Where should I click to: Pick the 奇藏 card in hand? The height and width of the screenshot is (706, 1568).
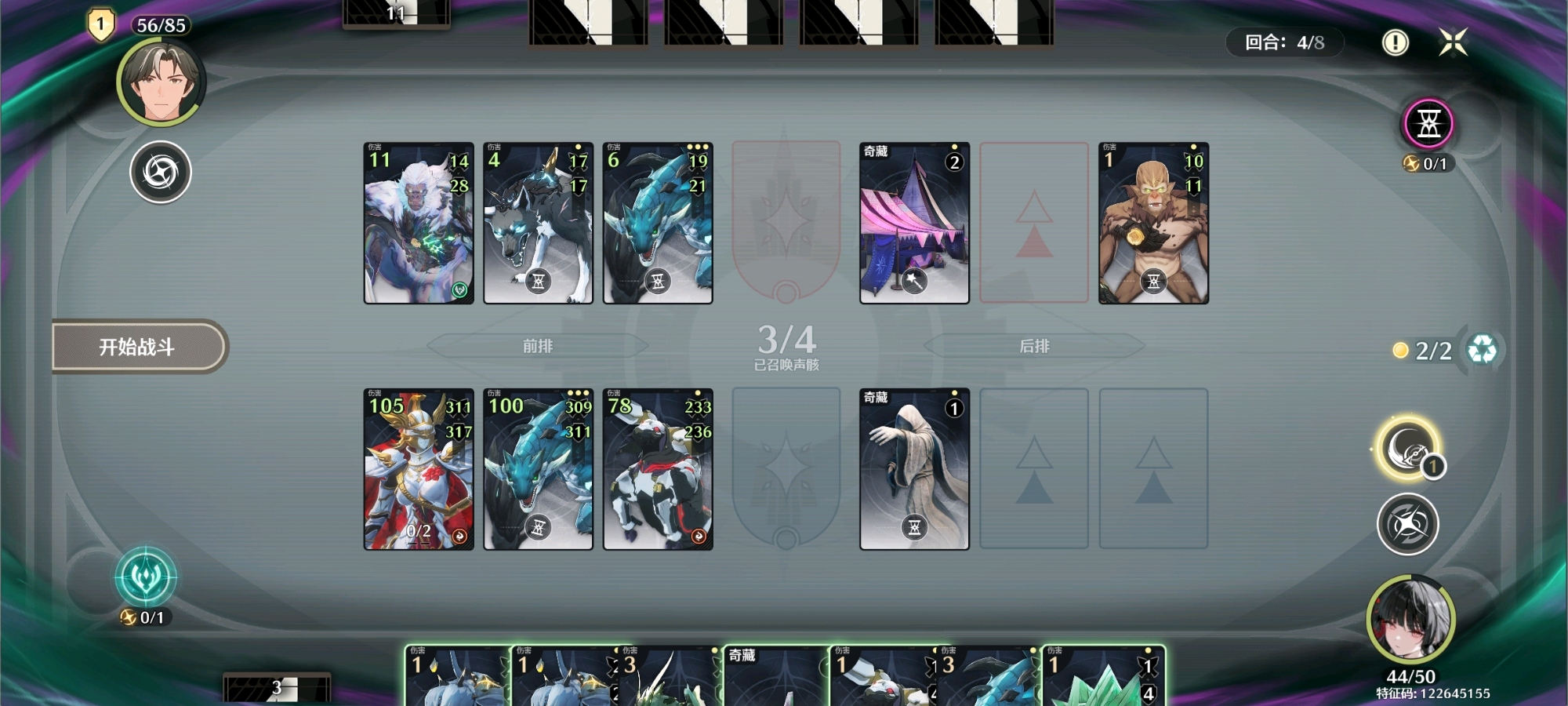click(x=775, y=676)
